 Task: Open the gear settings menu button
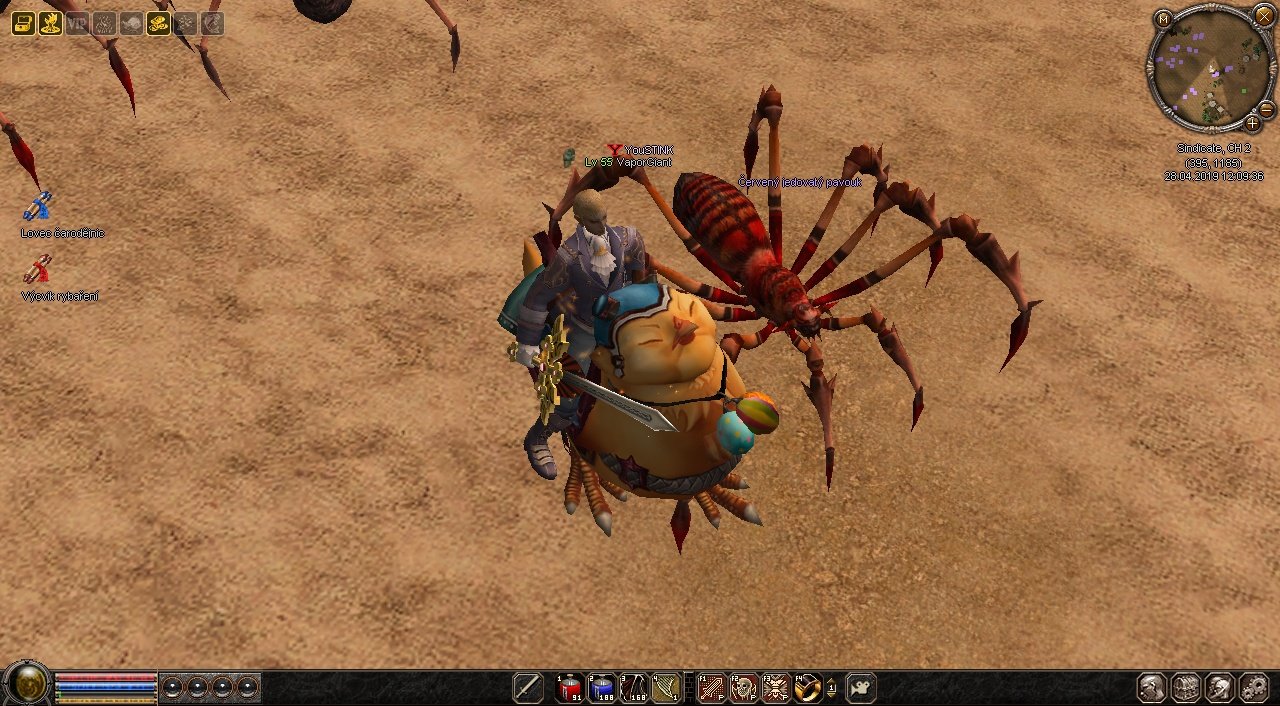pos(1252,688)
